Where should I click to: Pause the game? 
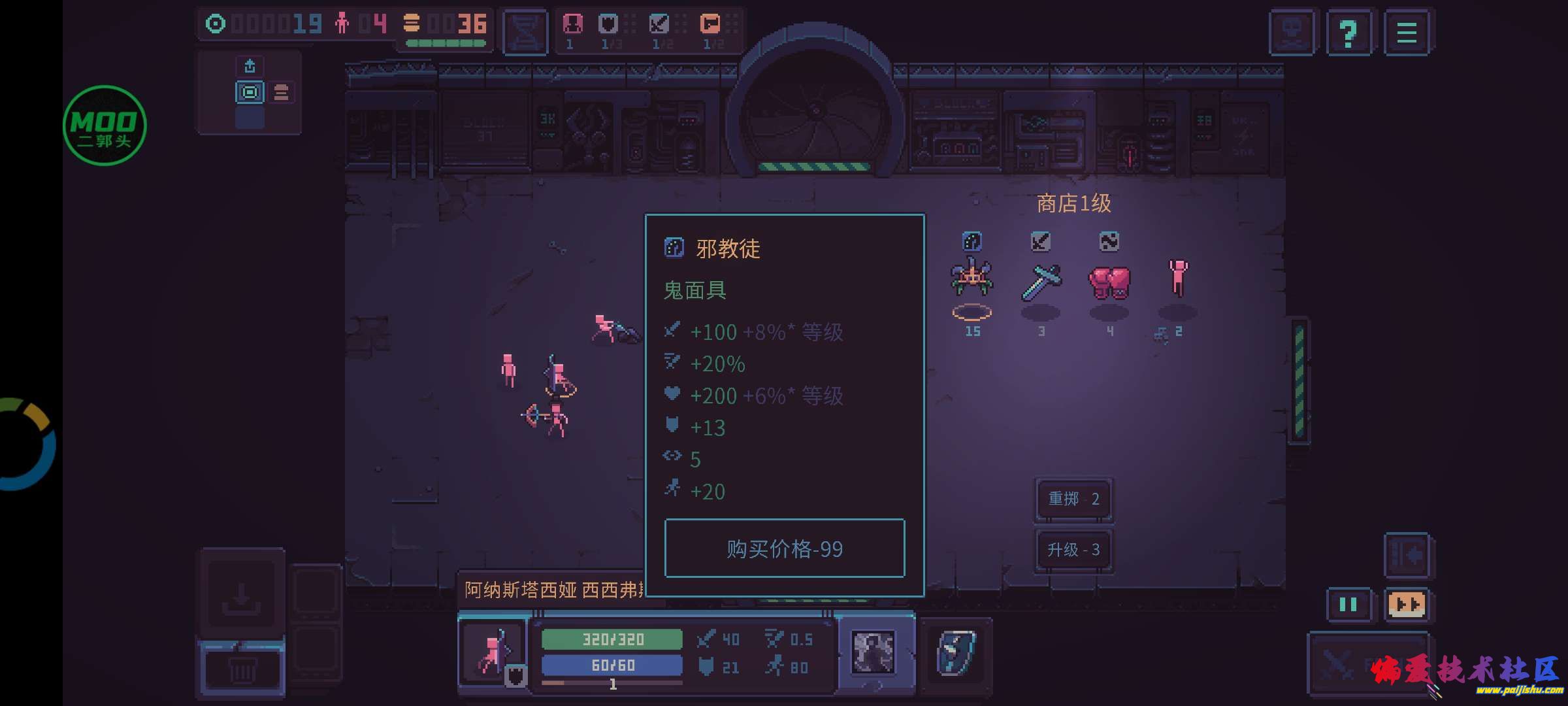[1348, 605]
